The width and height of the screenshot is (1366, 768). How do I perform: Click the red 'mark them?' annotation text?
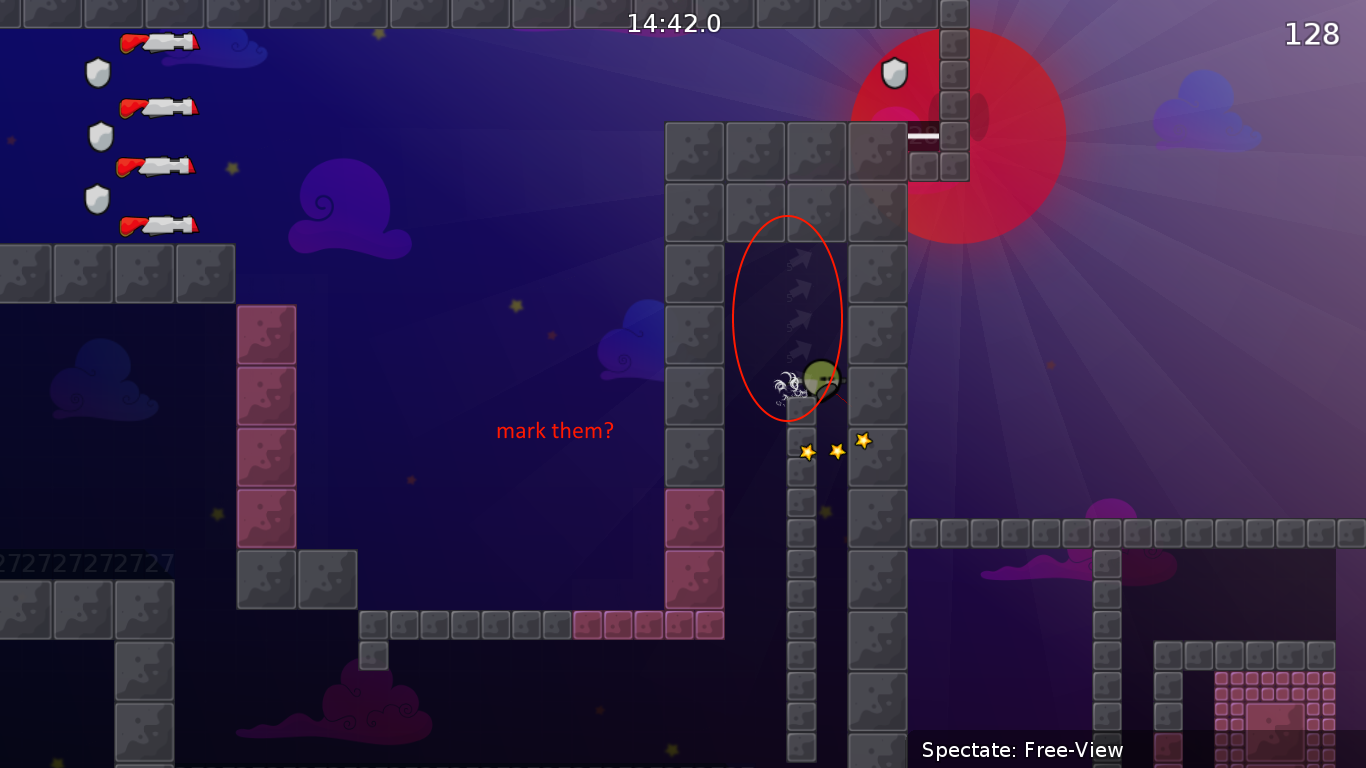coord(556,431)
